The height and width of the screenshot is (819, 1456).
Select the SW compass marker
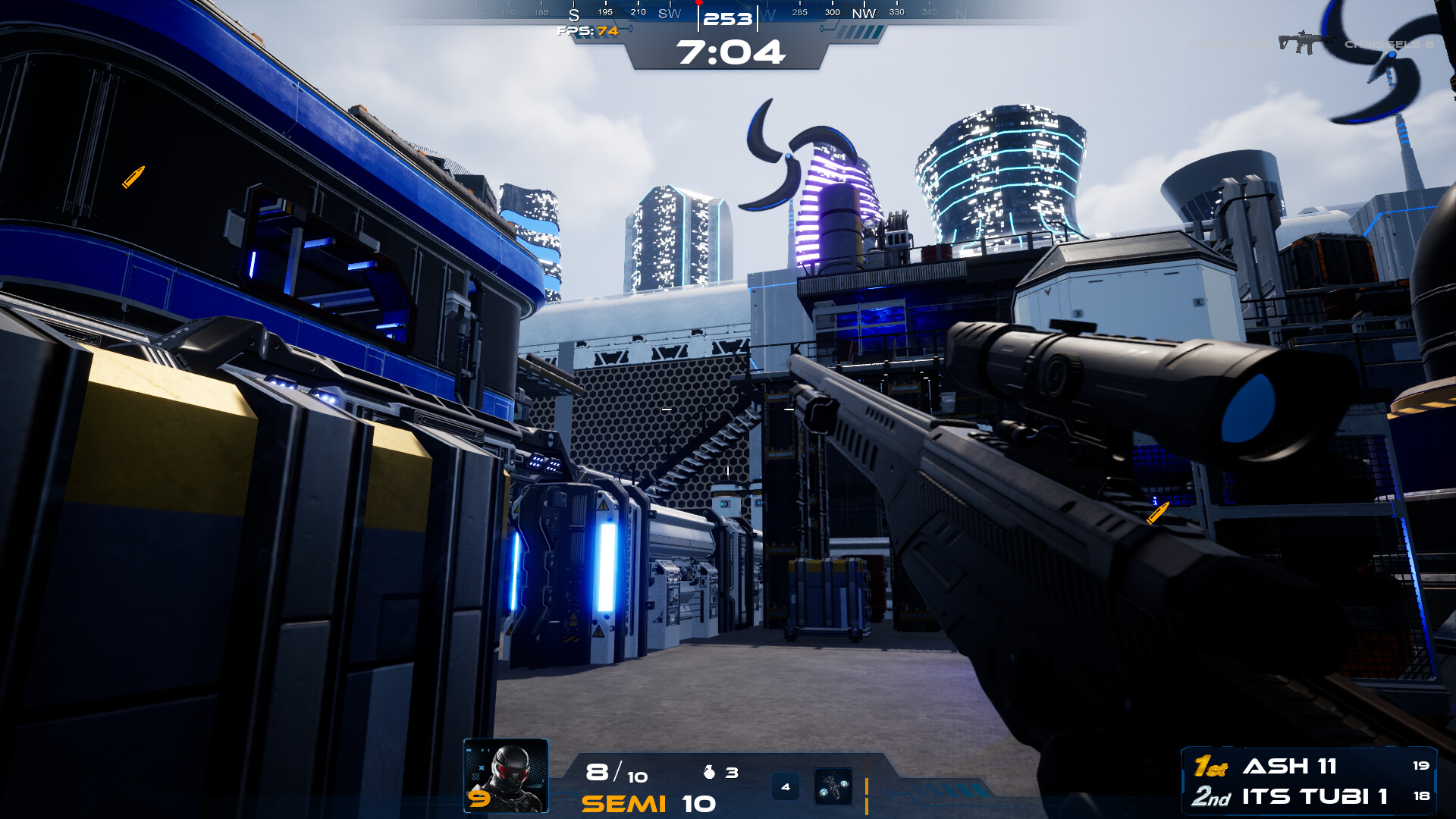[669, 13]
